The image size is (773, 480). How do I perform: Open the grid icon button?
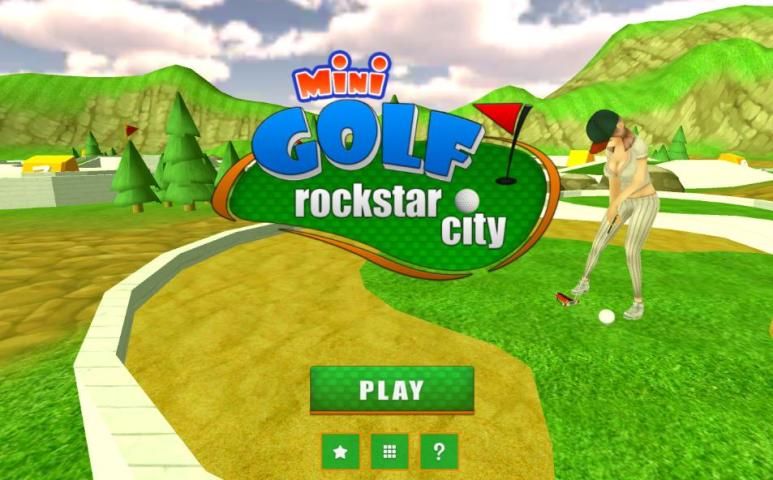389,452
